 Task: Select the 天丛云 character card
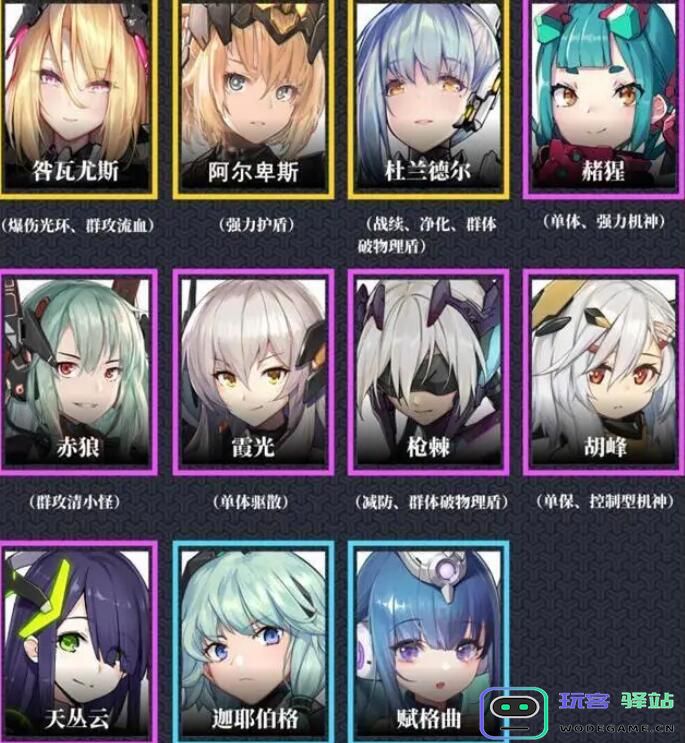click(78, 643)
